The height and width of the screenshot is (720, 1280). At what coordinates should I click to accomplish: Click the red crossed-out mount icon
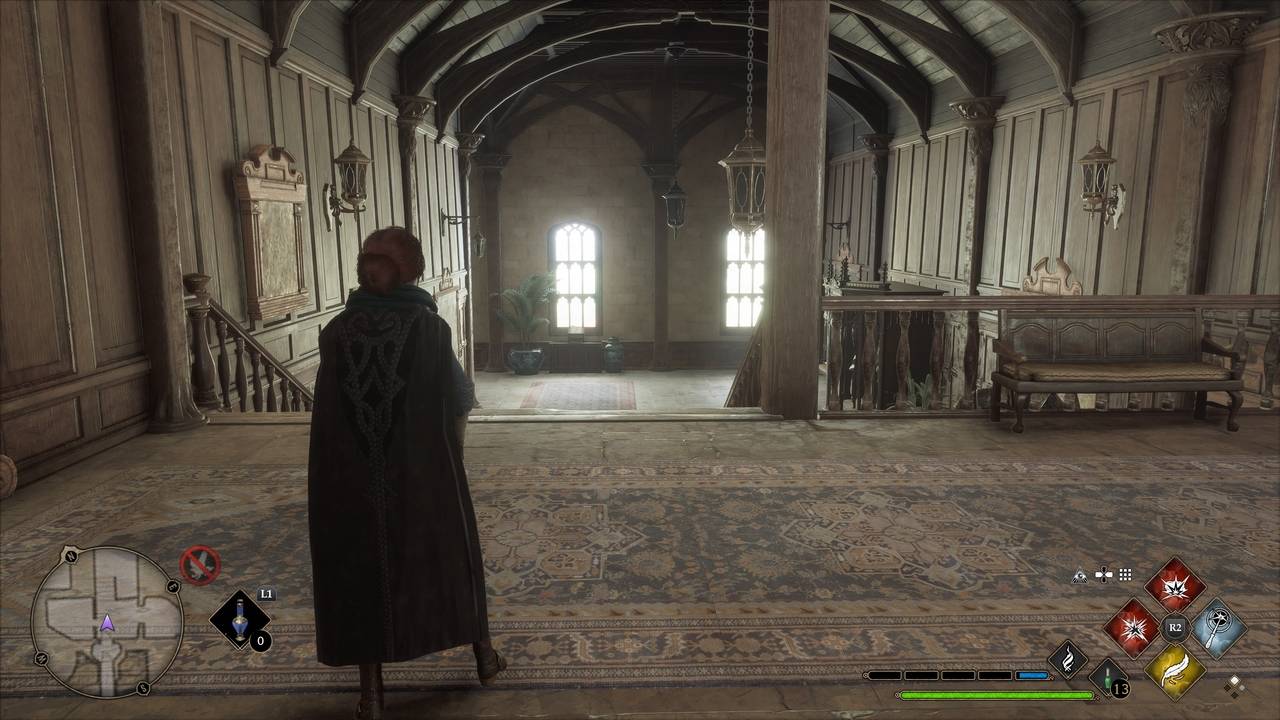click(x=199, y=564)
